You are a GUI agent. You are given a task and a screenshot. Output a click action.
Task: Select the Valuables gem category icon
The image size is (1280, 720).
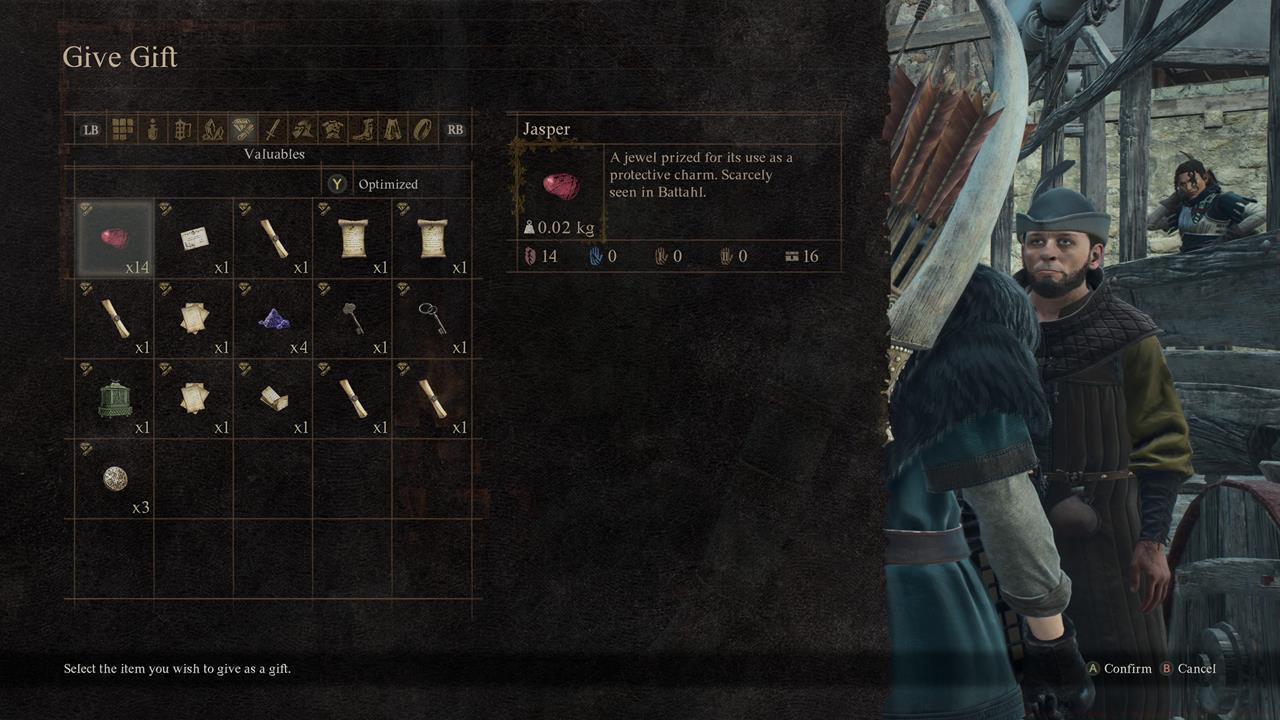click(241, 129)
